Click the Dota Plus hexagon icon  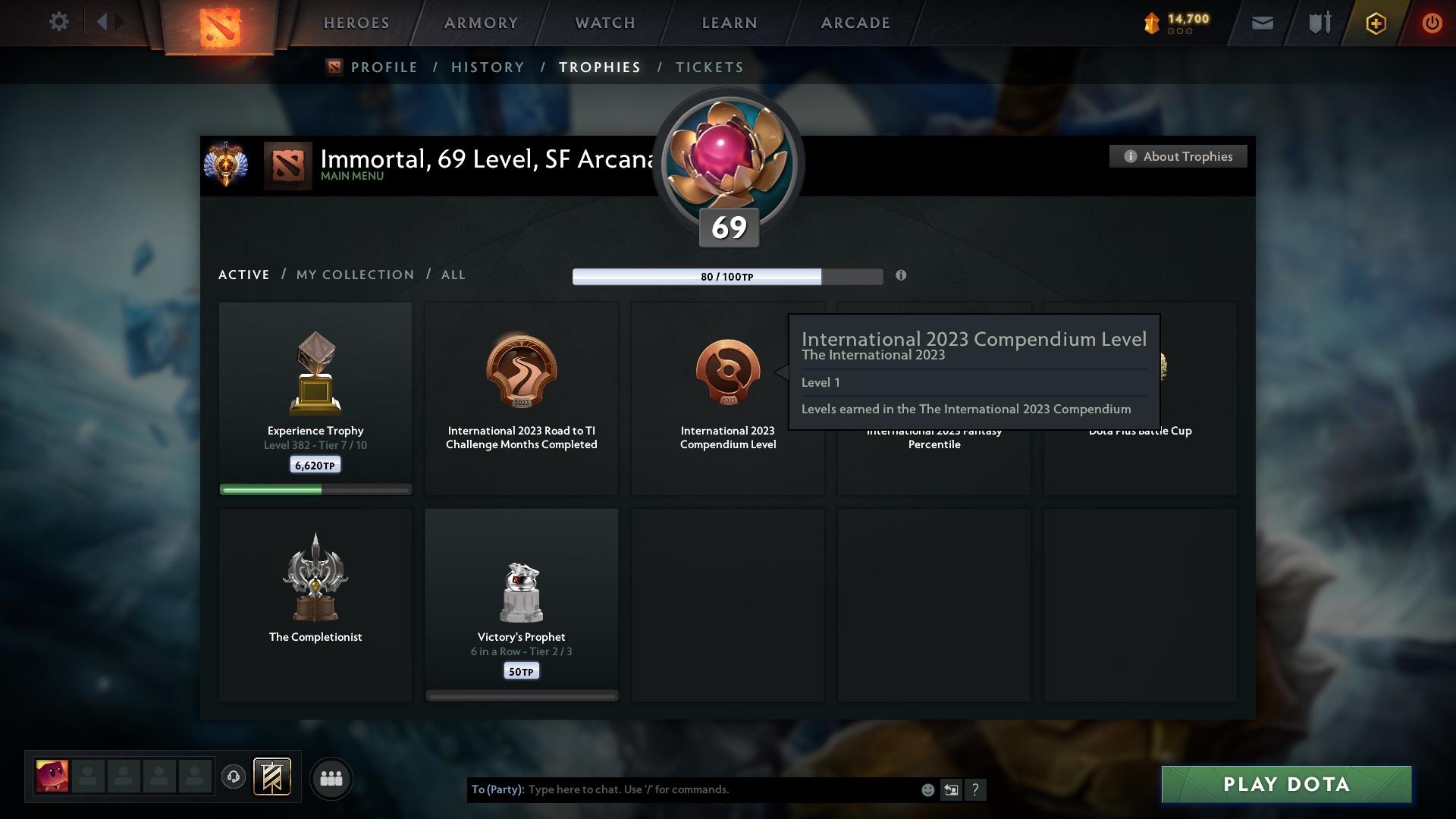(x=1375, y=24)
